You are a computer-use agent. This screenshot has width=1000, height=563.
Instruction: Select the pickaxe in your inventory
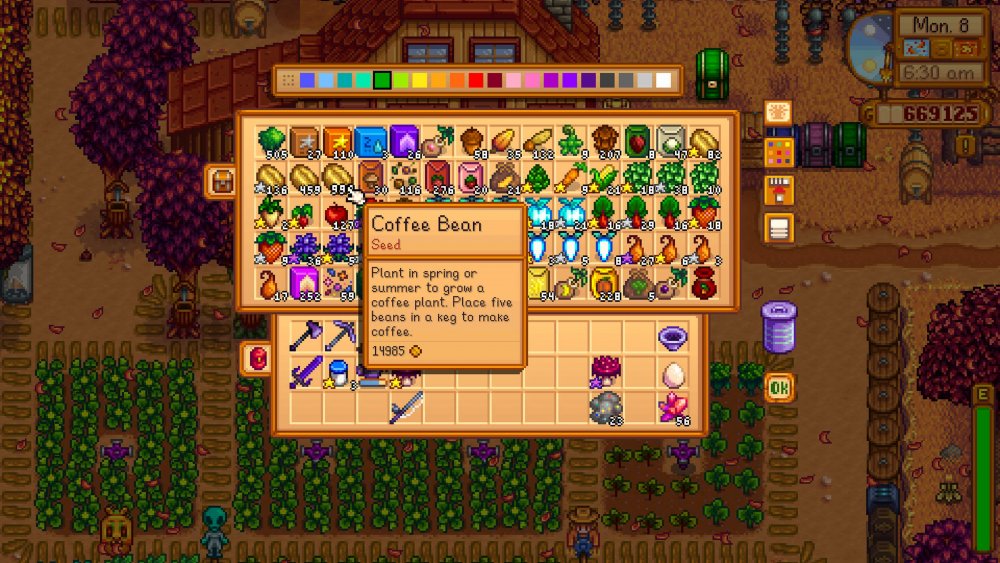tap(338, 337)
